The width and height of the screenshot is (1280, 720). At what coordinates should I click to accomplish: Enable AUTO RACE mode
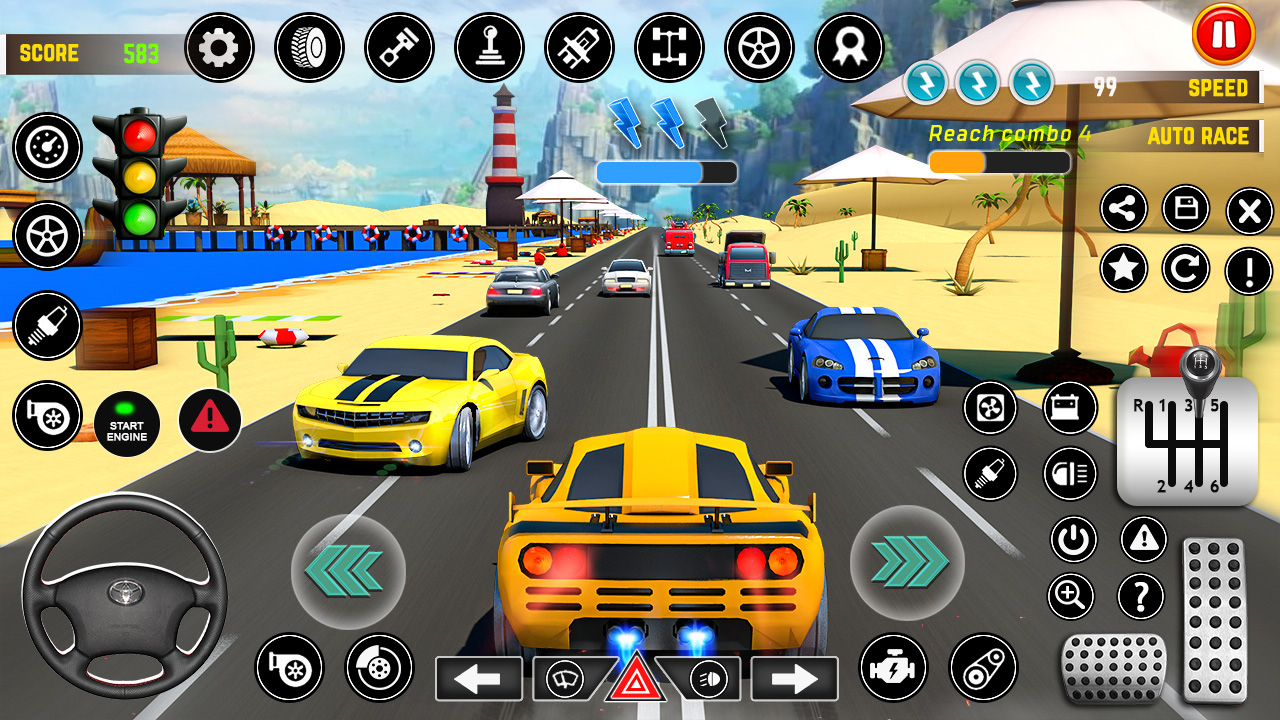click(1198, 136)
